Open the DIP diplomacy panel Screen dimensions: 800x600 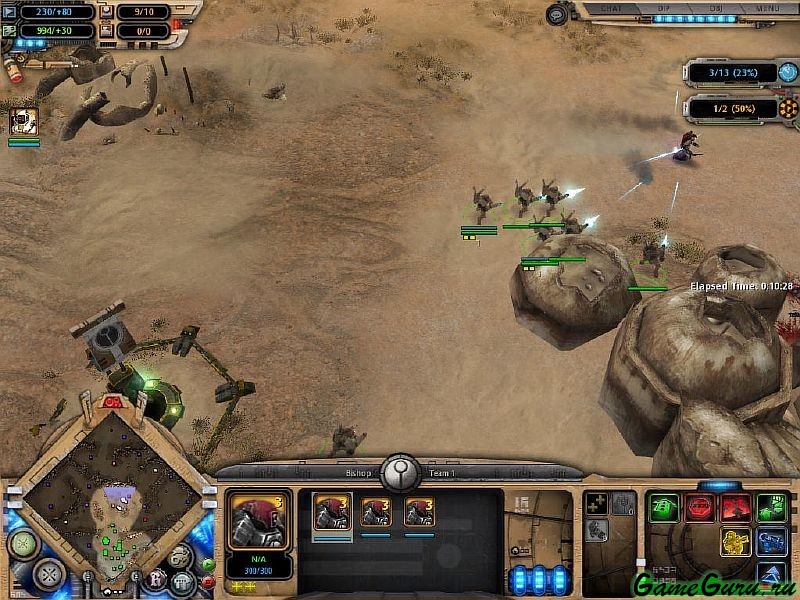pyautogui.click(x=665, y=8)
